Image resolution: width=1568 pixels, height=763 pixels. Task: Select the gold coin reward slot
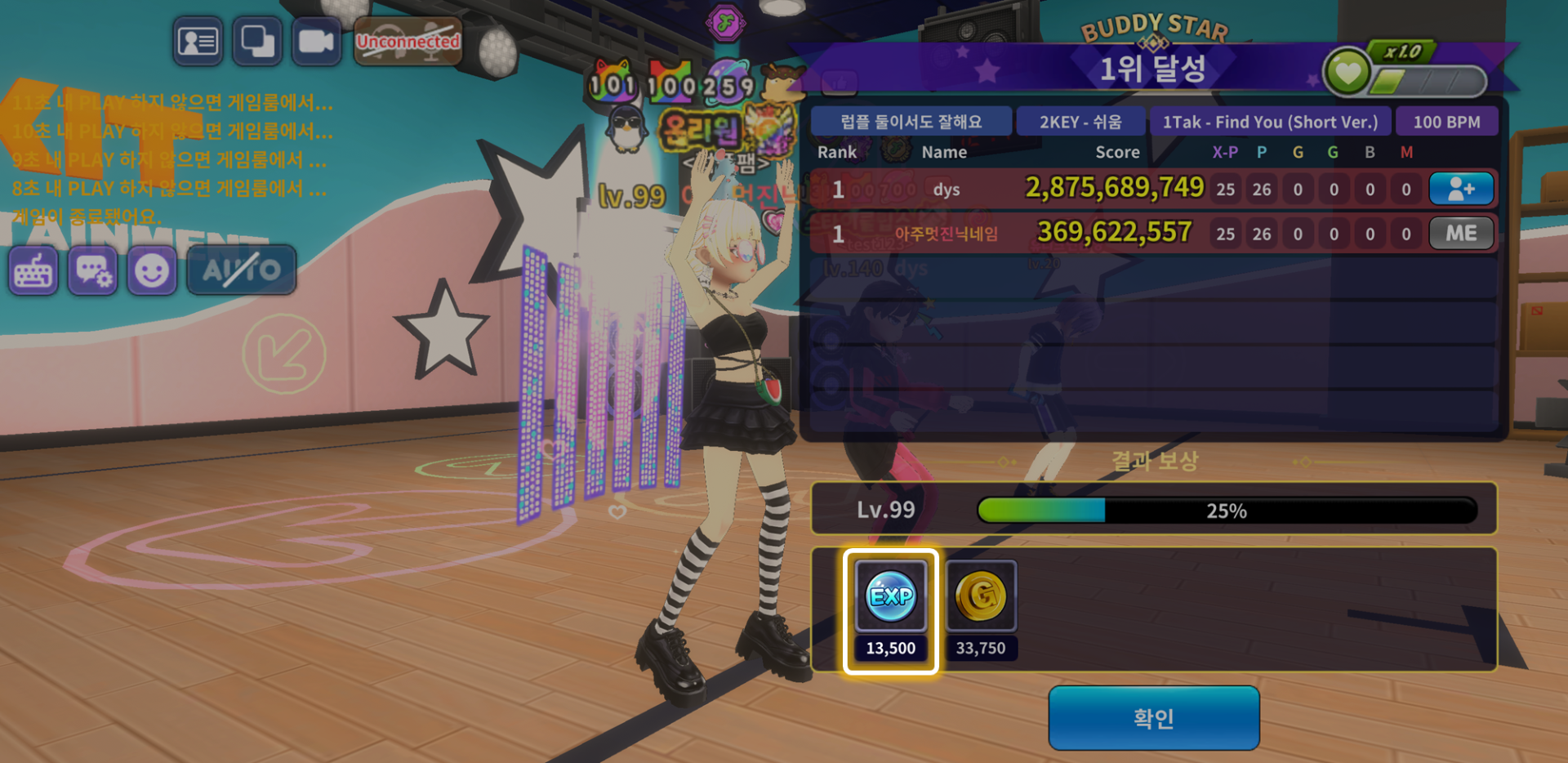981,611
